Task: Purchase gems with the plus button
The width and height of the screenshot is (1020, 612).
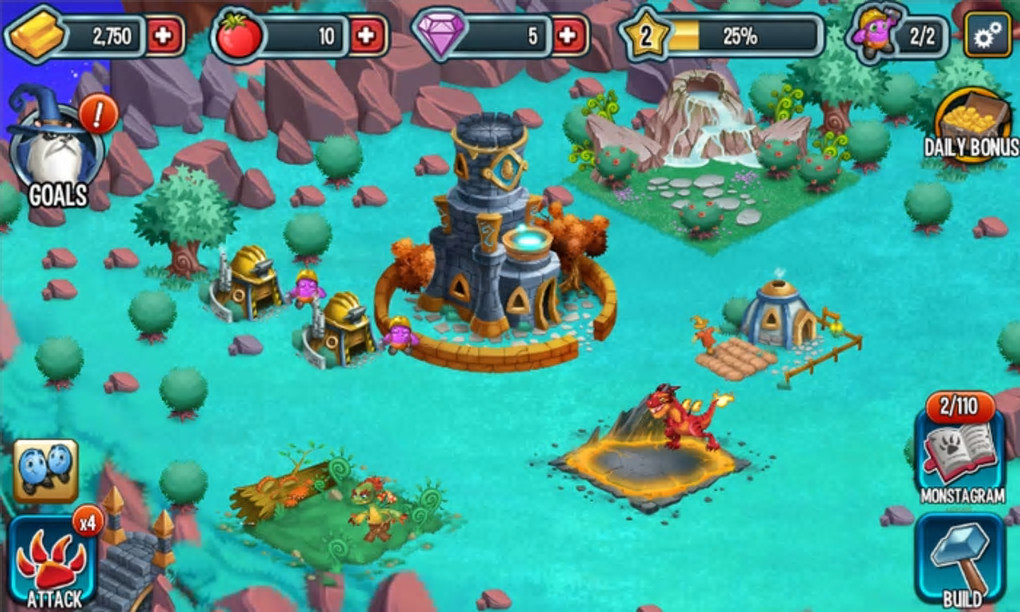Action: [x=569, y=37]
